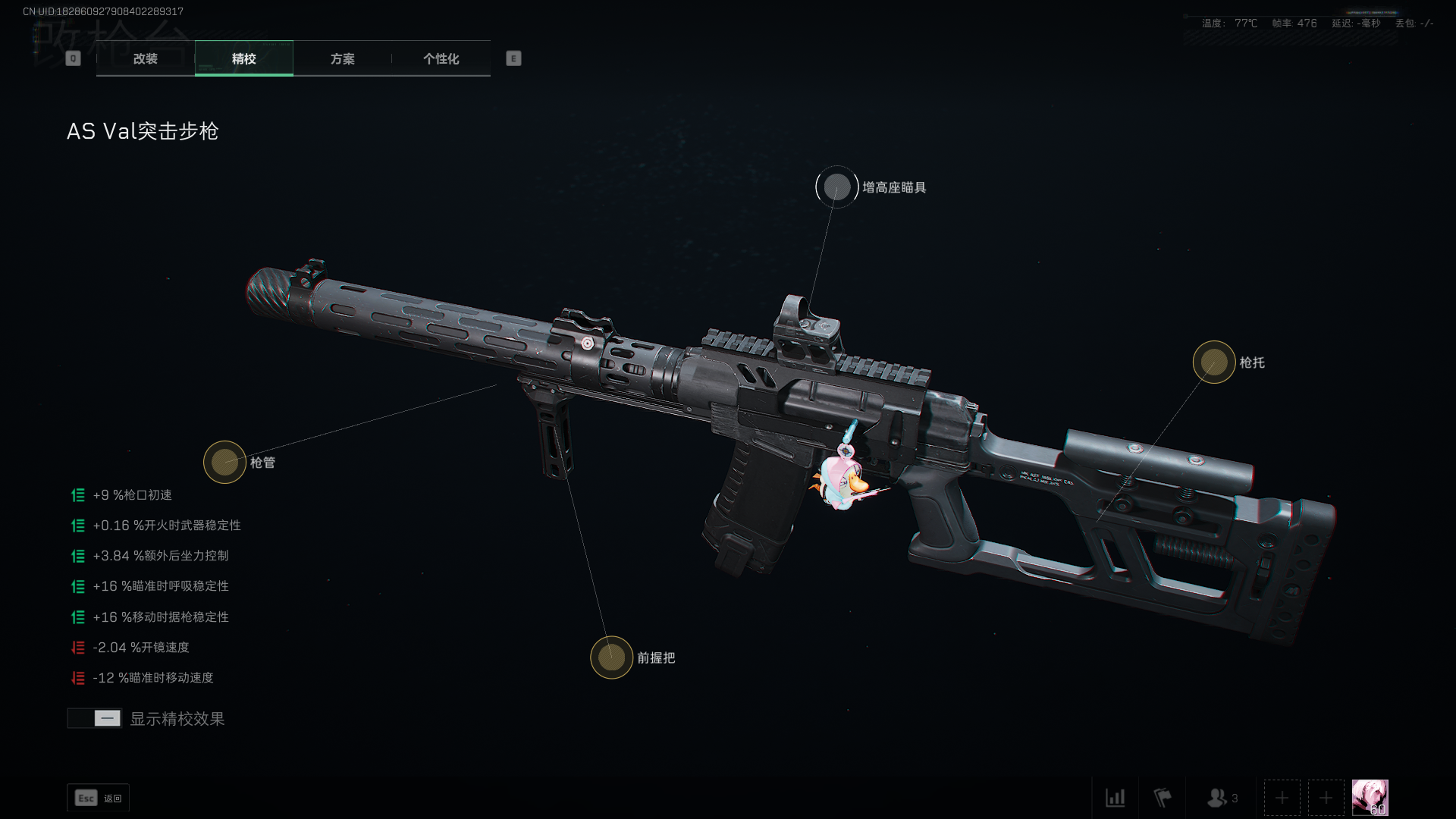
Task: Choose the 枪托 stock calibration node
Action: tap(1213, 362)
